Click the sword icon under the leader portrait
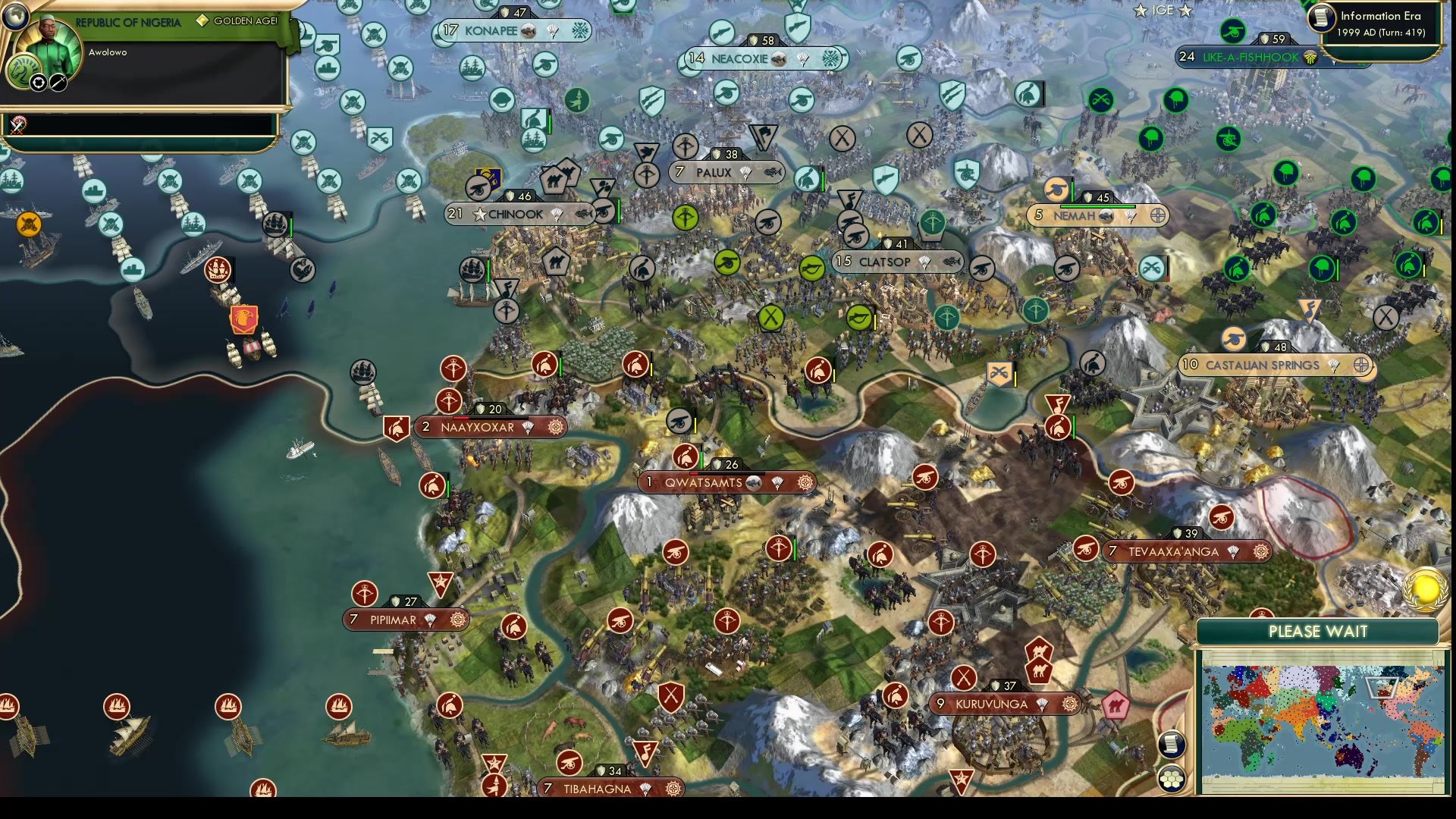 coord(57,84)
